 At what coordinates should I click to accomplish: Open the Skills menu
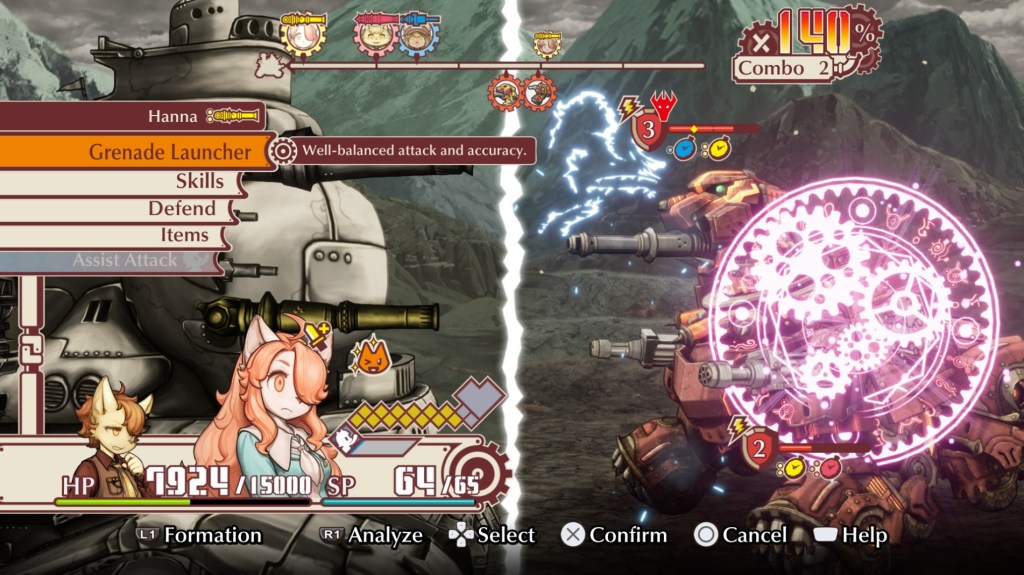tap(198, 181)
